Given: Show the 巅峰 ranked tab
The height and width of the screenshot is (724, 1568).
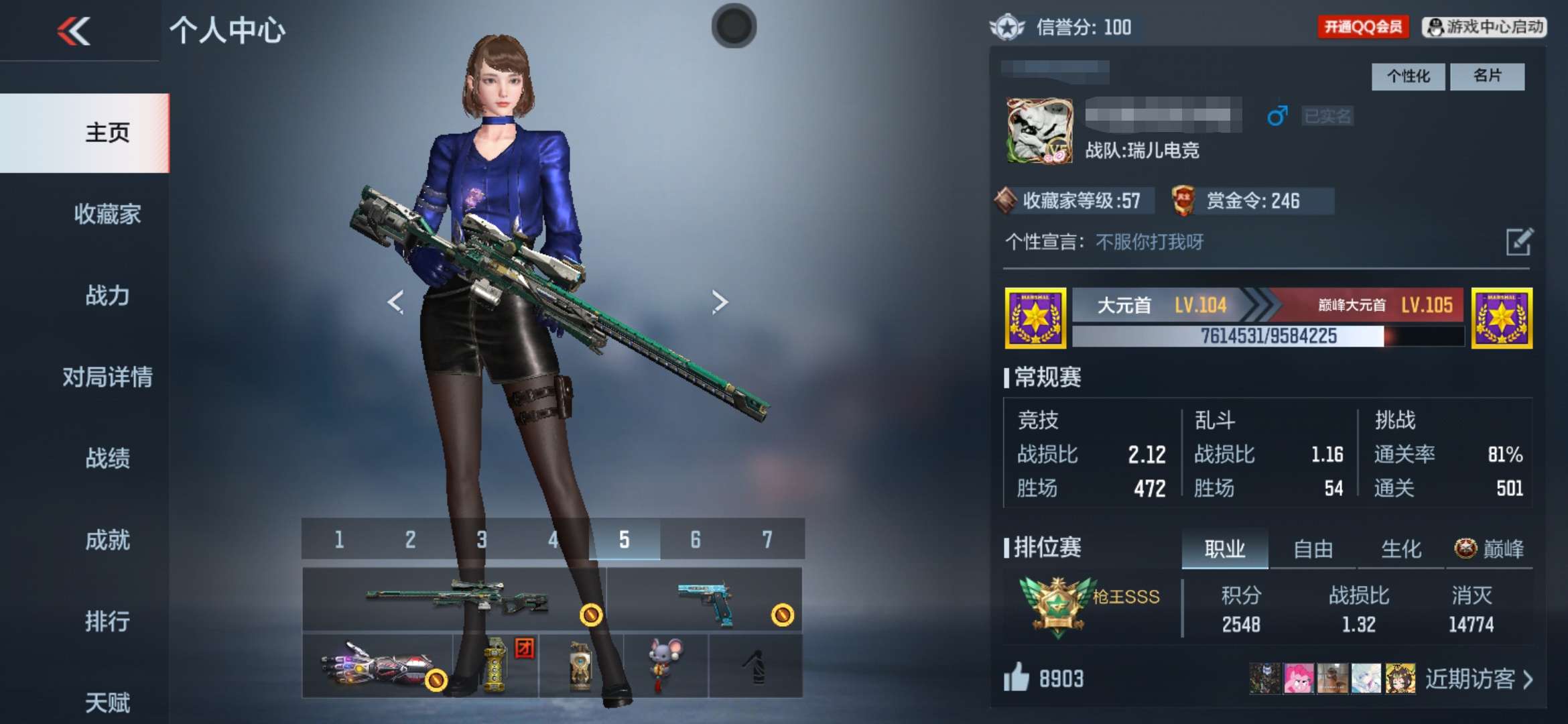Looking at the screenshot, I should click(1490, 549).
